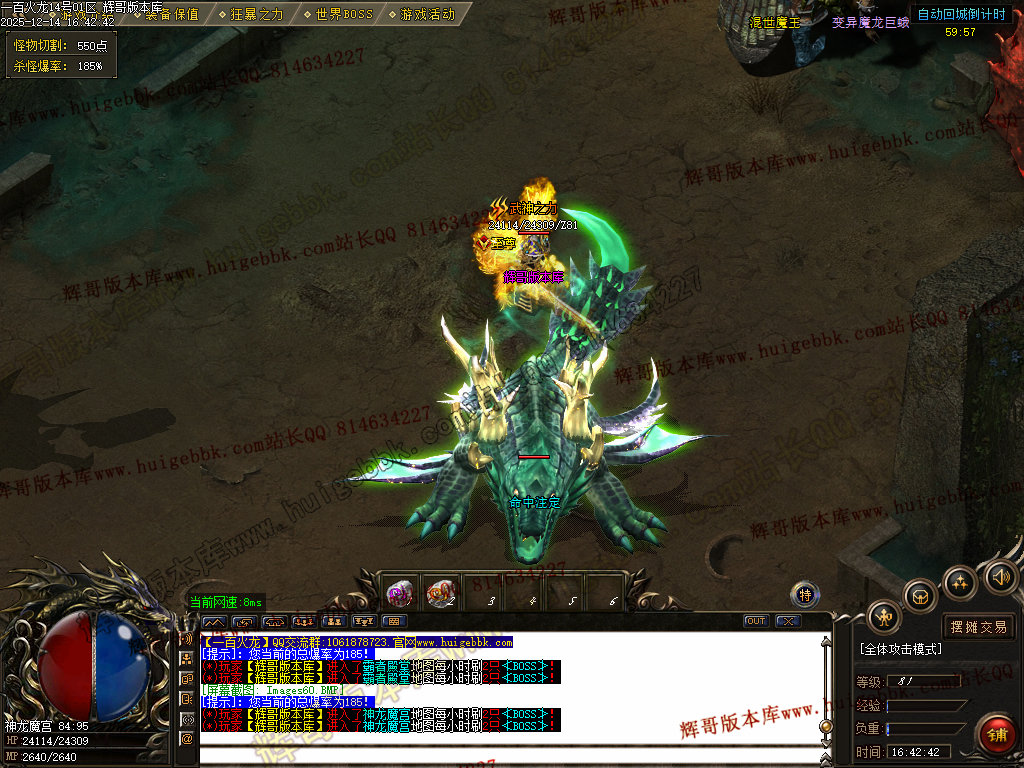The image size is (1024, 768).
Task: Open the 世界BOSS menu
Action: click(x=338, y=14)
